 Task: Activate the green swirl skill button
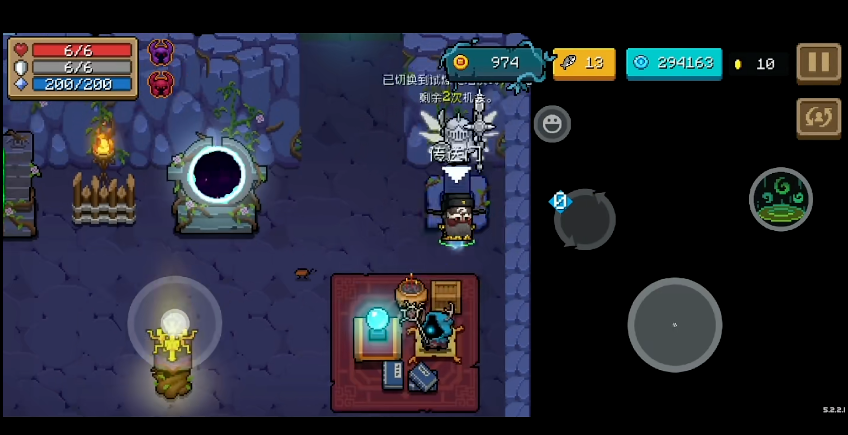[780, 199]
